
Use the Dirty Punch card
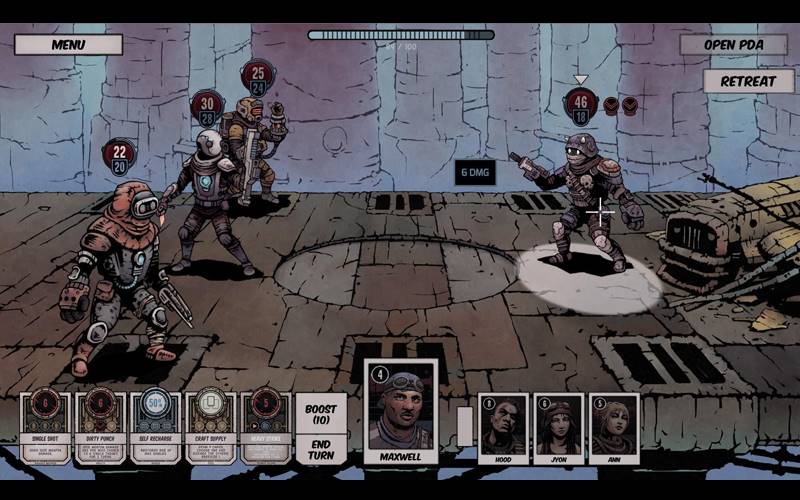click(100, 426)
